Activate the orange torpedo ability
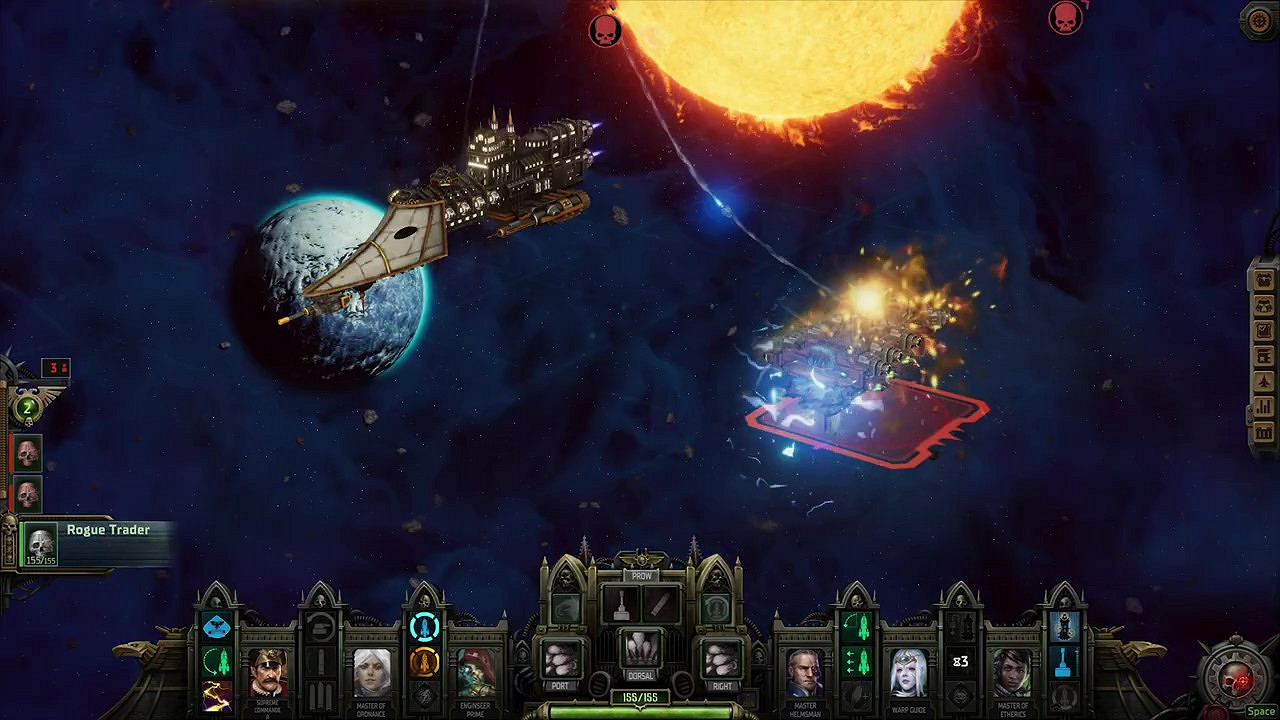This screenshot has width=1280, height=720. 425,661
